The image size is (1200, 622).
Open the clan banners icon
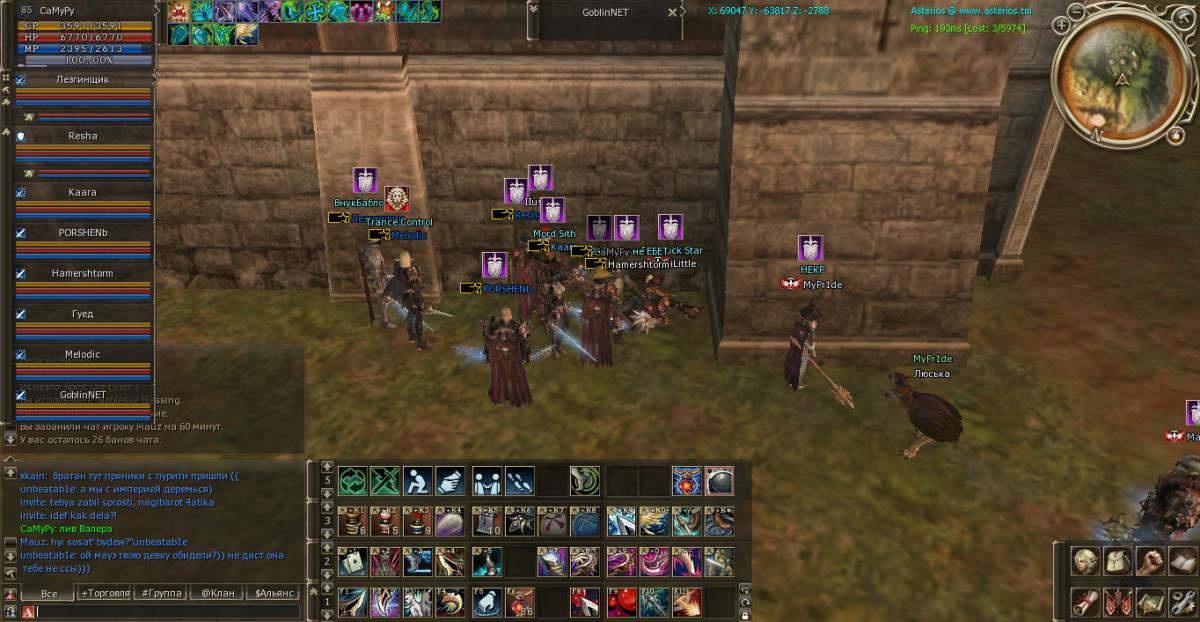[x=1118, y=601]
